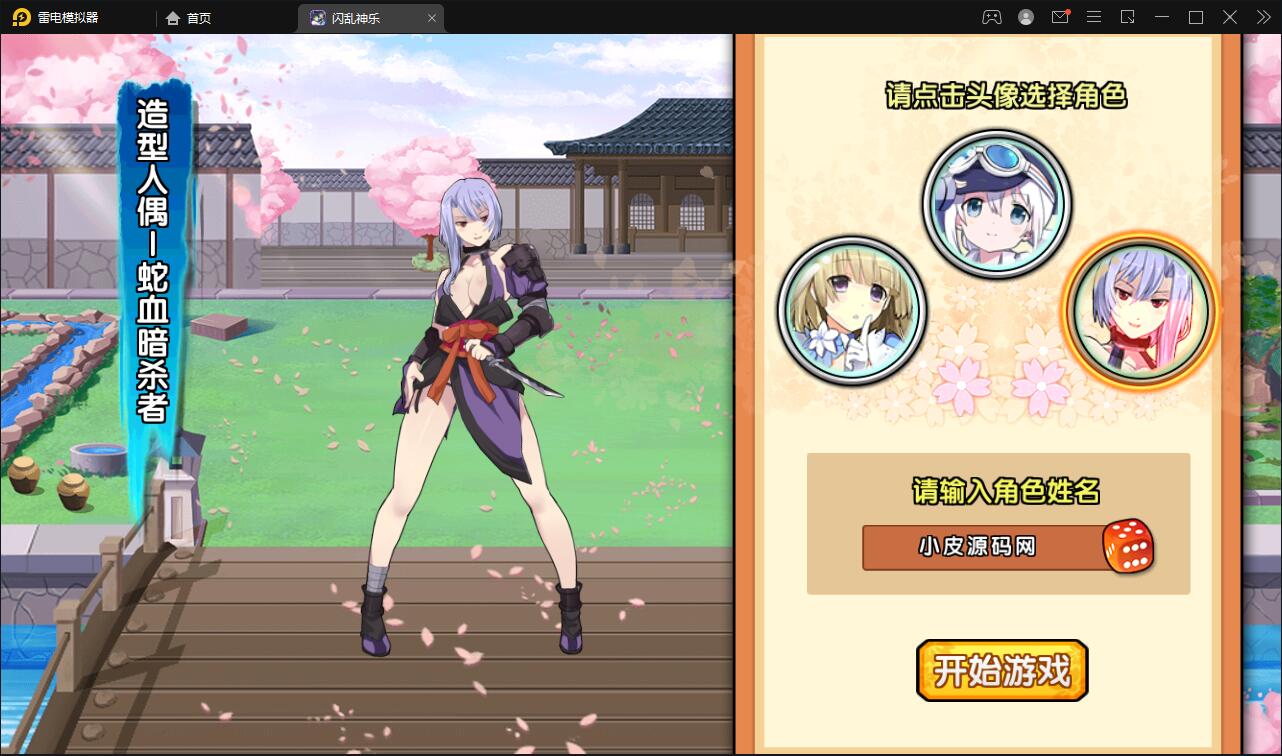Choose the blonde girl character portrait
Viewport: 1282px width, 756px height.
[x=852, y=311]
